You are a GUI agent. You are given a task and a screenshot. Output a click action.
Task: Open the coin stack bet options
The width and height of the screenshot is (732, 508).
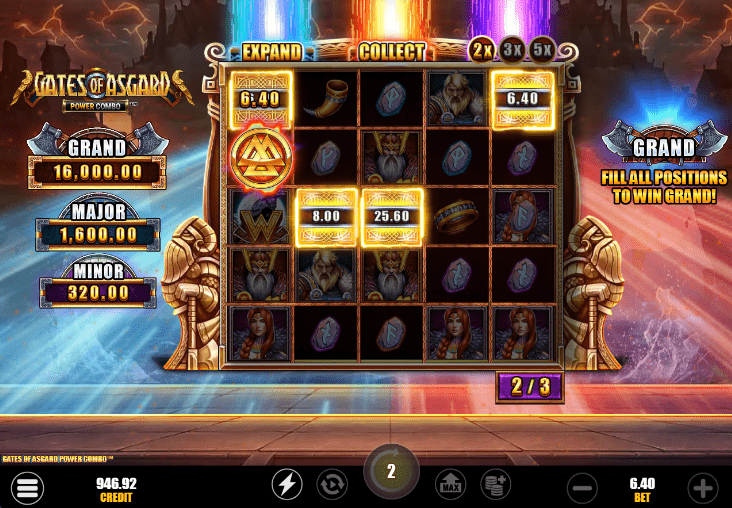tap(495, 485)
